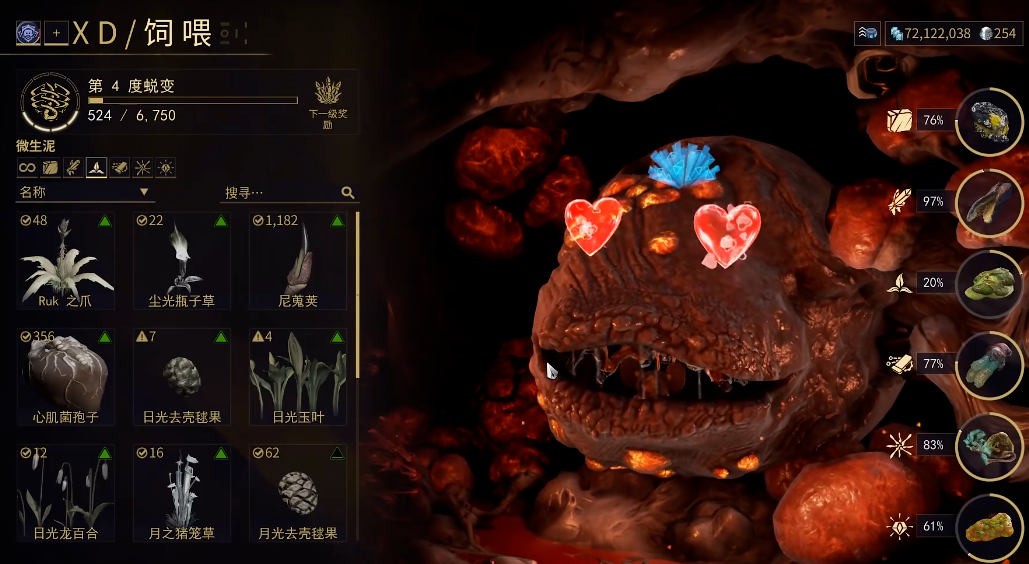
Task: Open the 名称 sort dropdown
Action: tap(84, 192)
